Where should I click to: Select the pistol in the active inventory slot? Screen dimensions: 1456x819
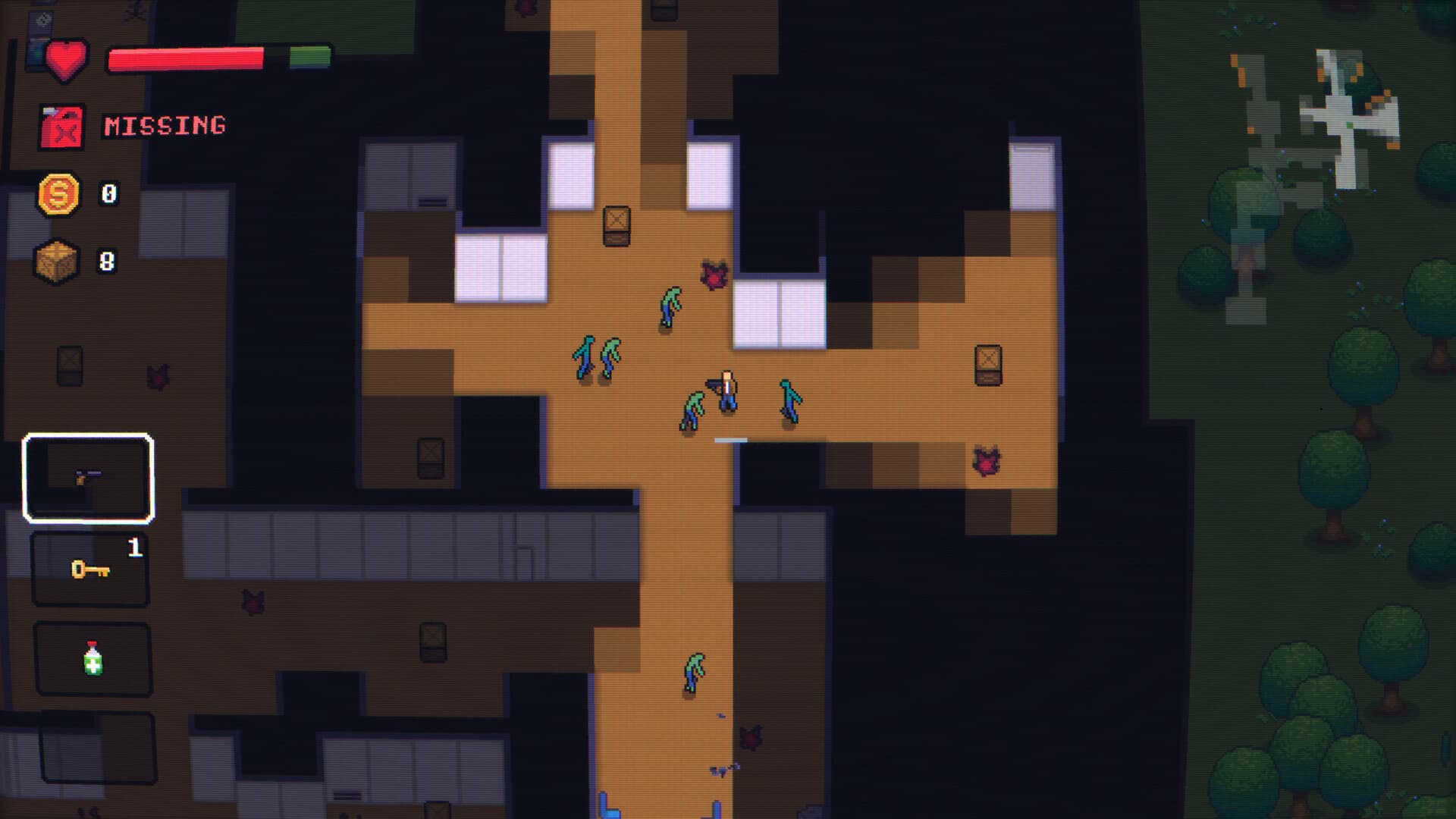click(x=88, y=479)
